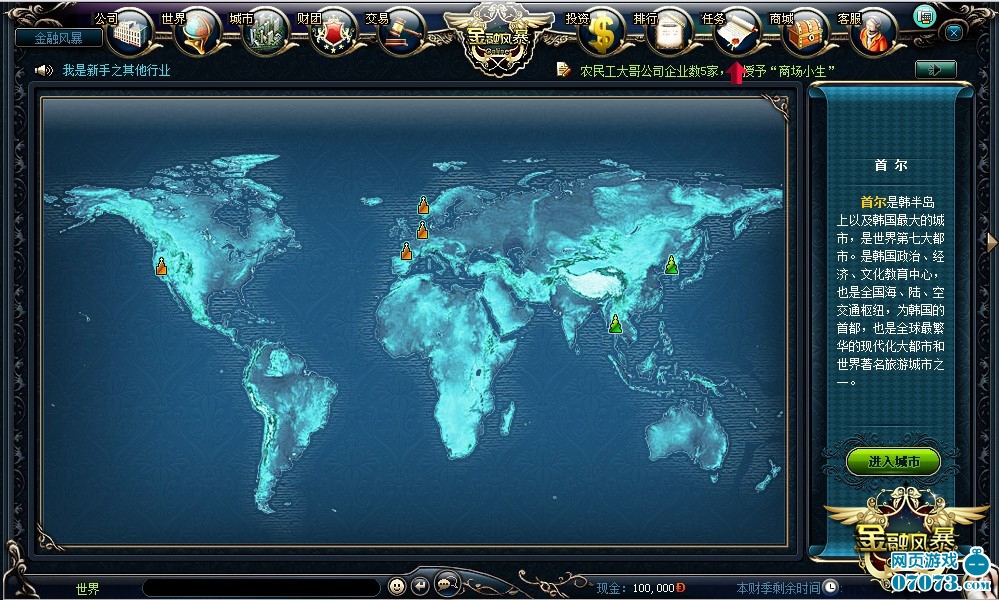The width and height of the screenshot is (999, 600).
Task: Expand the side panel arrow at right edge
Action: coord(991,241)
